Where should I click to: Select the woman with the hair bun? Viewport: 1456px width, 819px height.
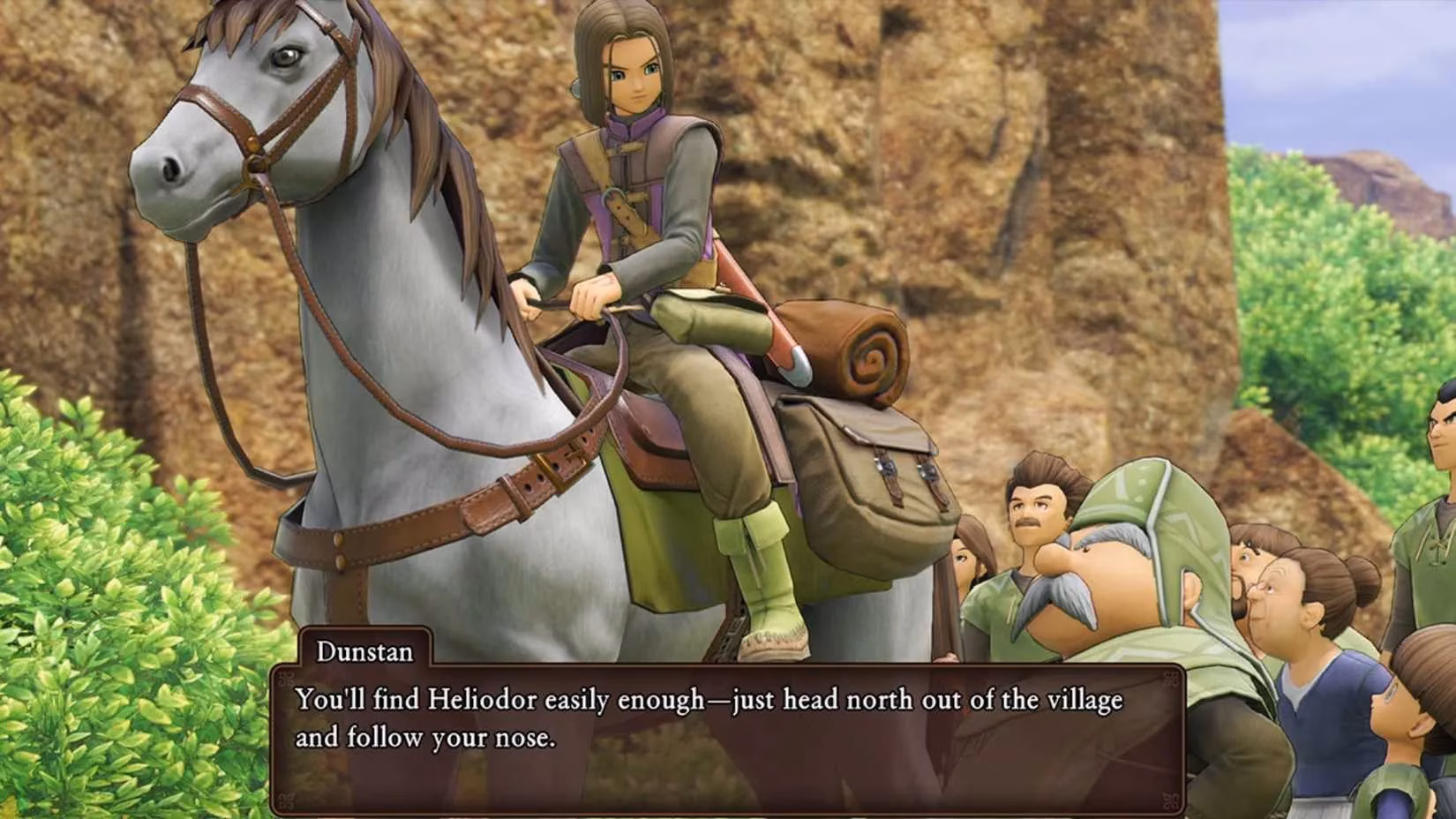tap(1288, 591)
